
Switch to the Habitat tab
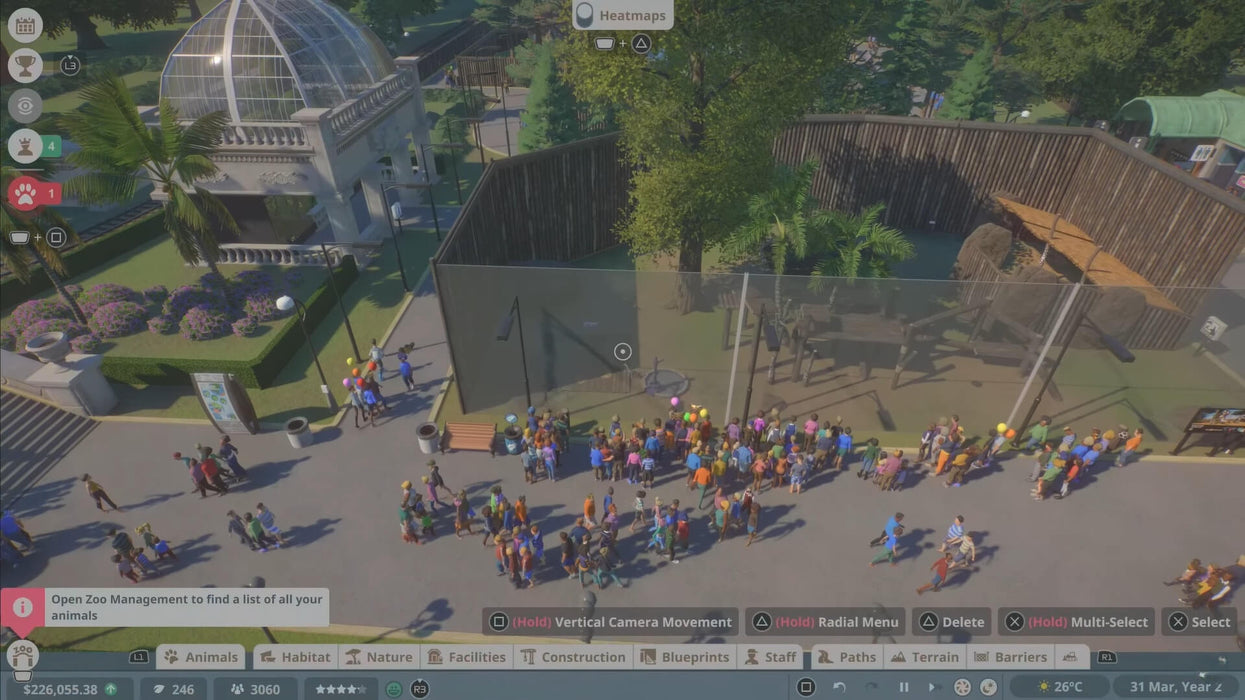click(x=294, y=657)
